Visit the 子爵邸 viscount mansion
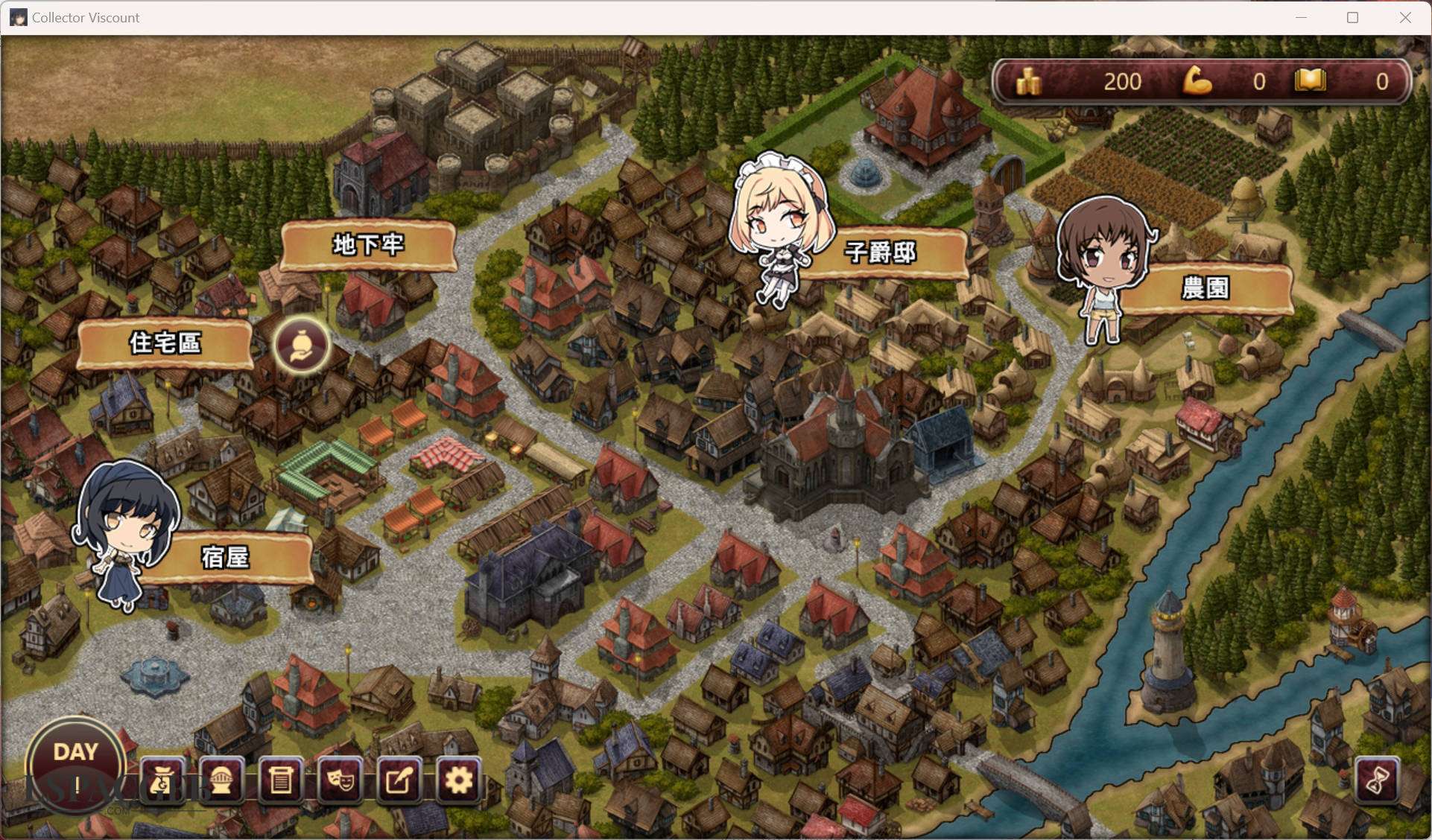 click(880, 252)
